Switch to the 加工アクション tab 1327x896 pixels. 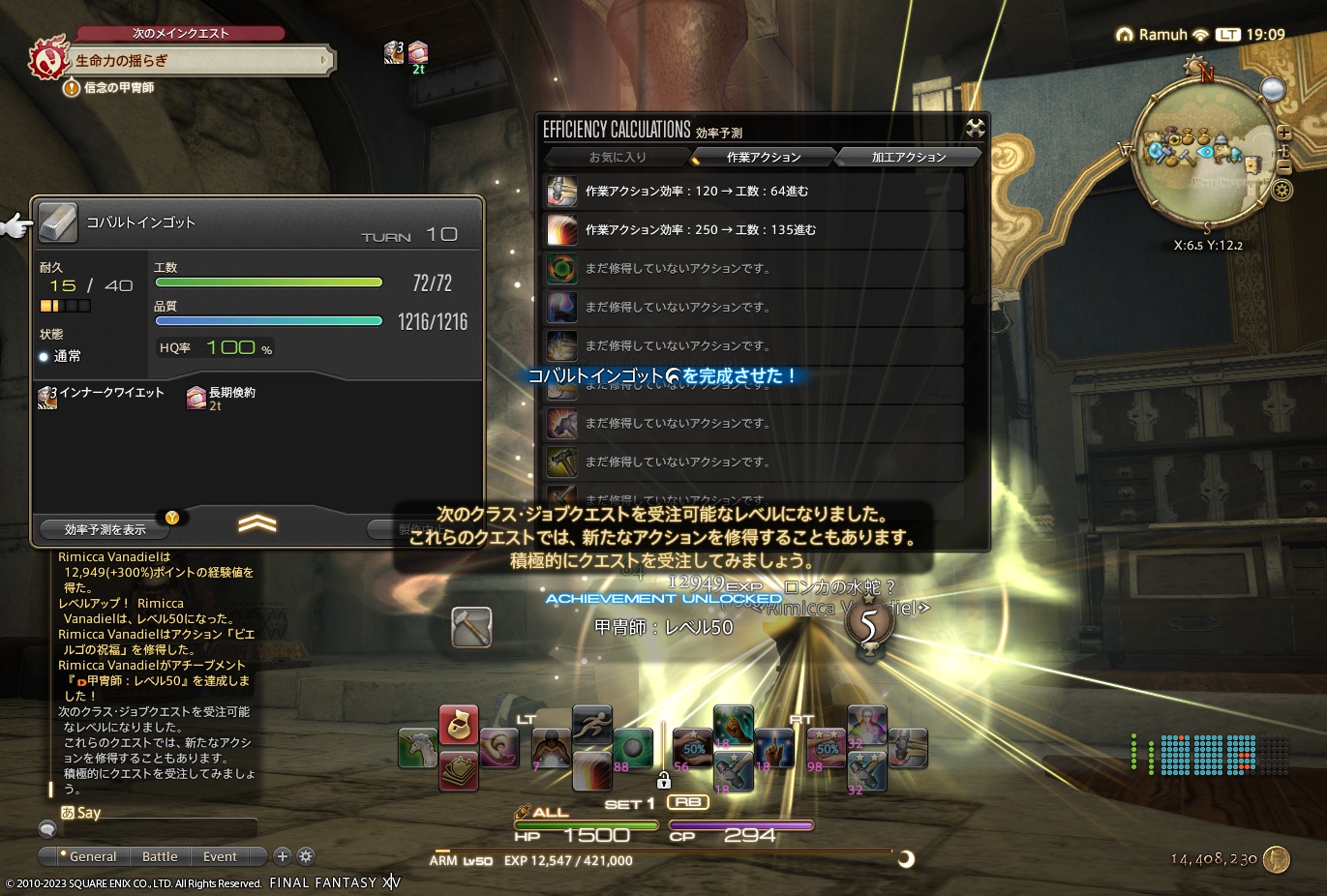click(908, 156)
